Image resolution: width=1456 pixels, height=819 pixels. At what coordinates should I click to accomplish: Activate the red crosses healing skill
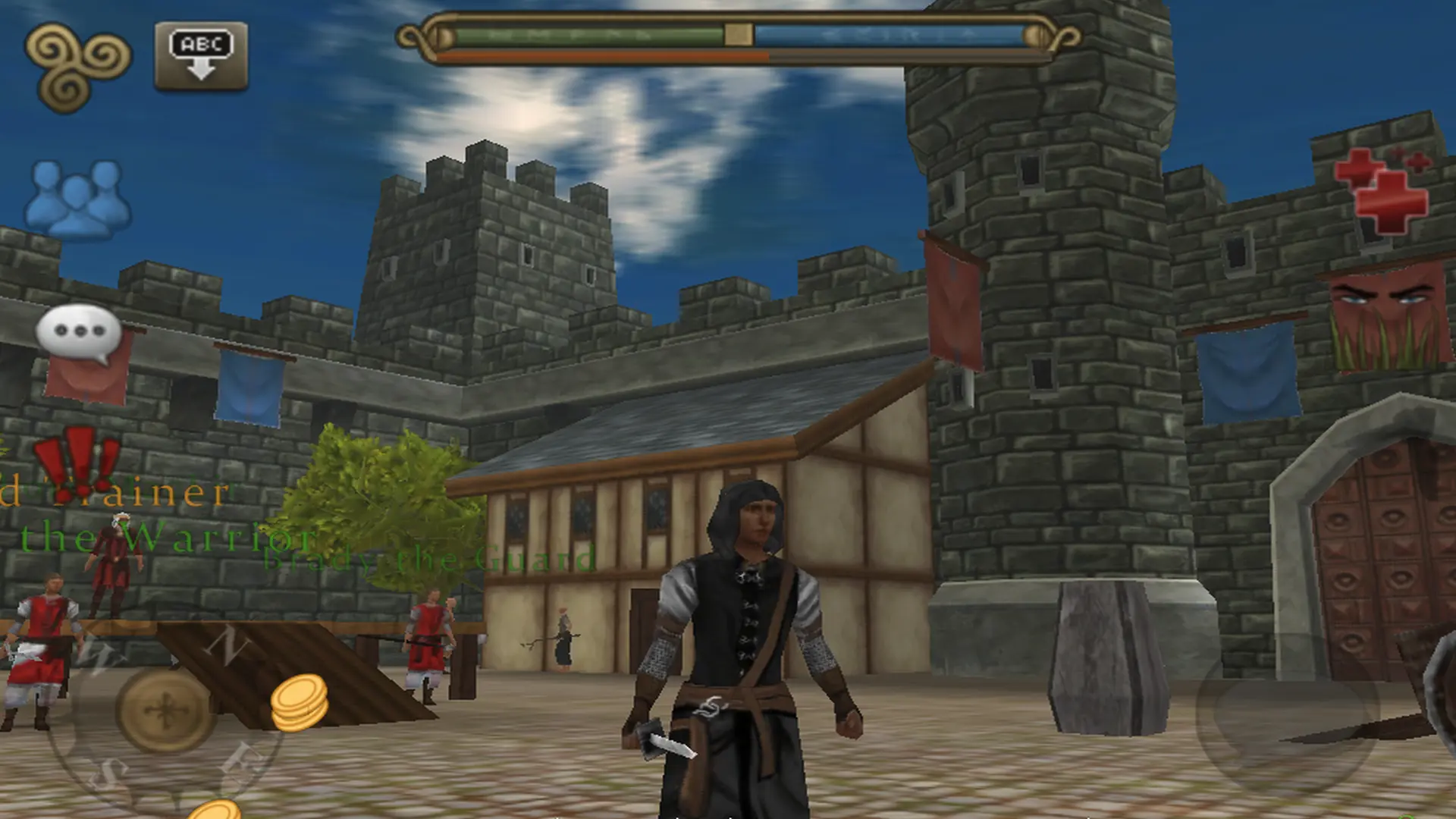click(x=1382, y=190)
